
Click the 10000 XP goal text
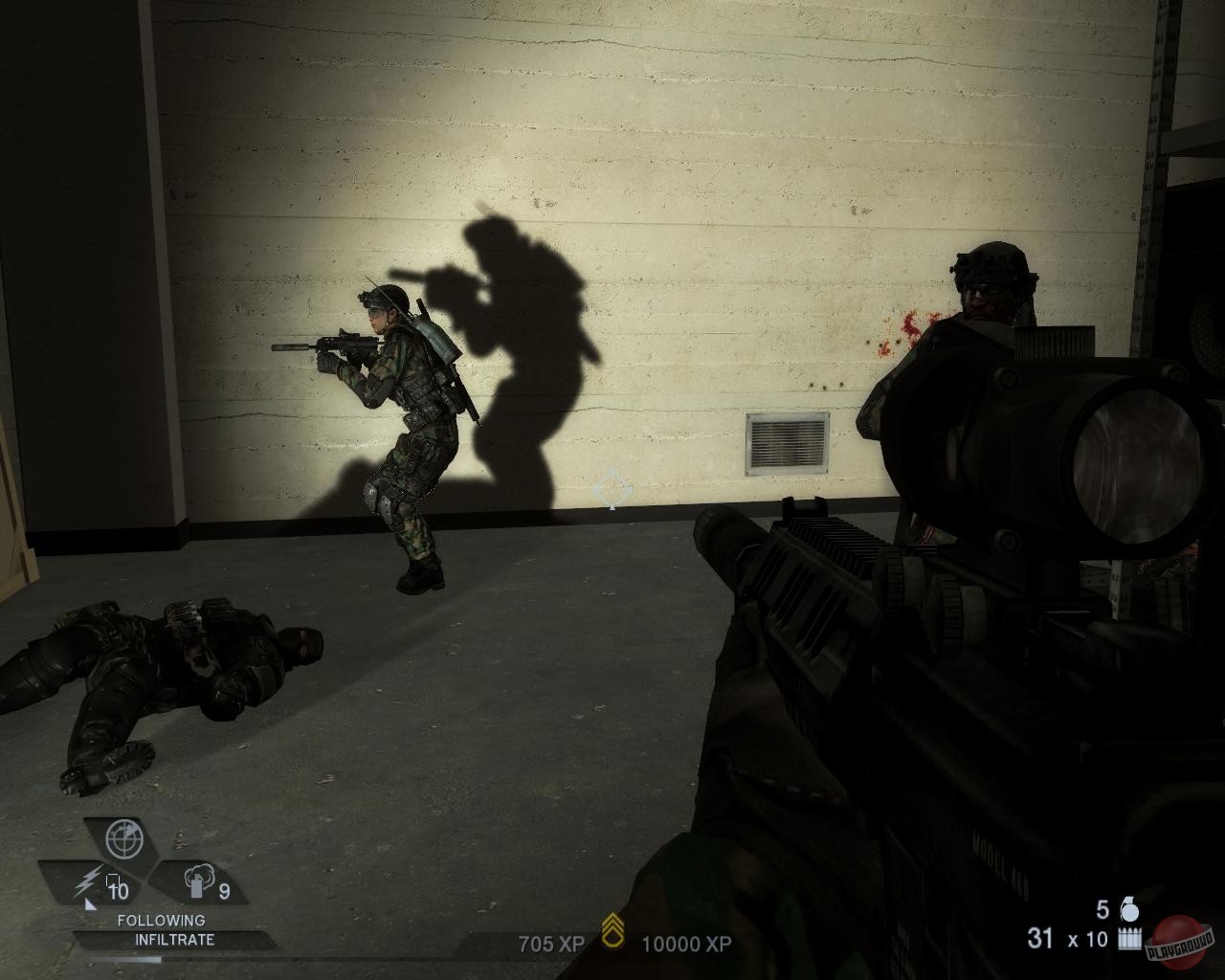685,942
